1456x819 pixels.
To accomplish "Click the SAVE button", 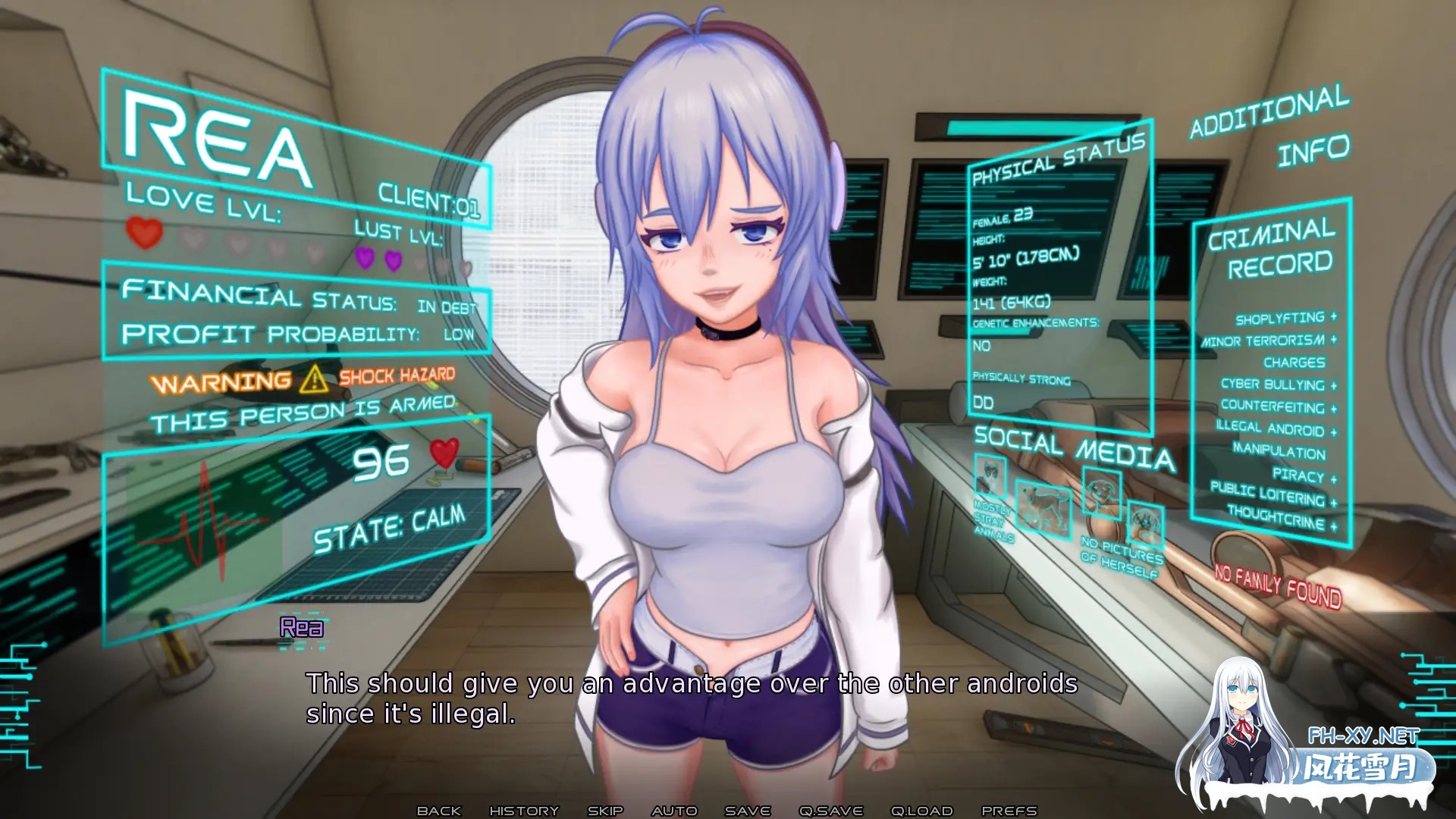I will 746,810.
